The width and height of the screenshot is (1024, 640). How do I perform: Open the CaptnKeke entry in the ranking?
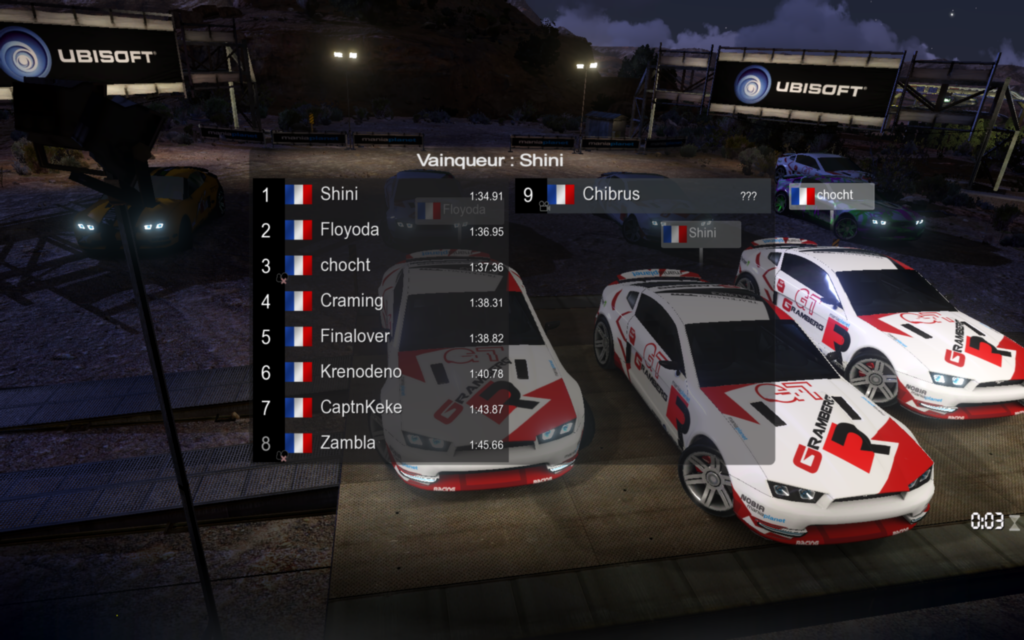point(380,408)
